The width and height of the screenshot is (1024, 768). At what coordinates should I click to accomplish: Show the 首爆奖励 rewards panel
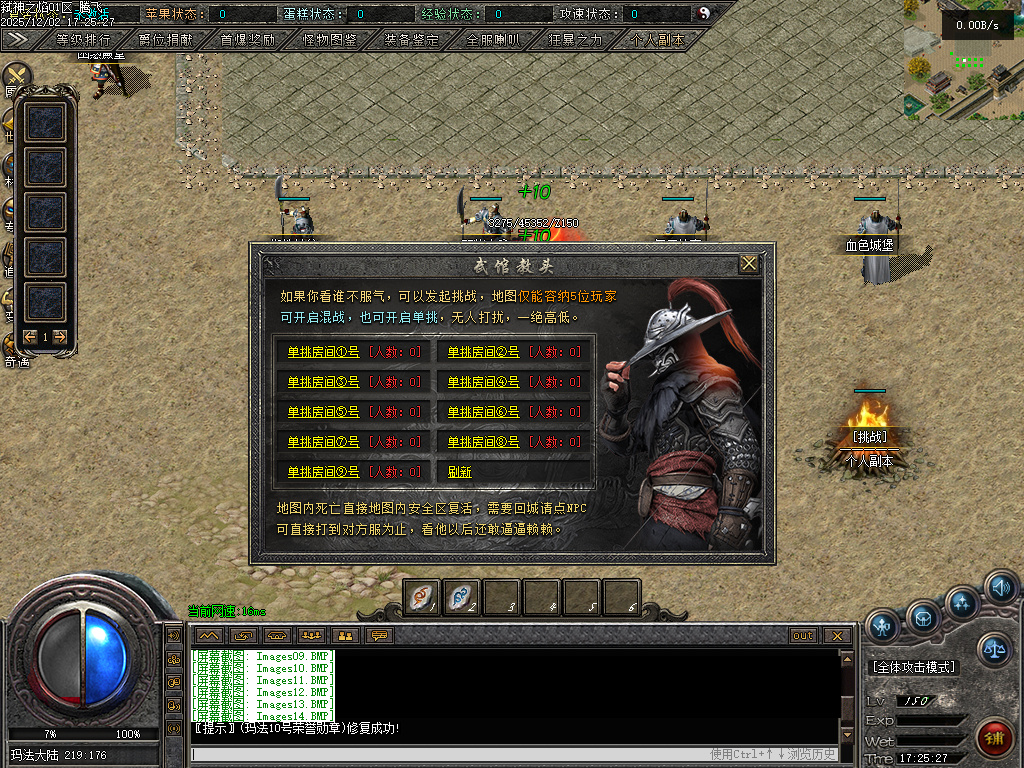tap(248, 40)
